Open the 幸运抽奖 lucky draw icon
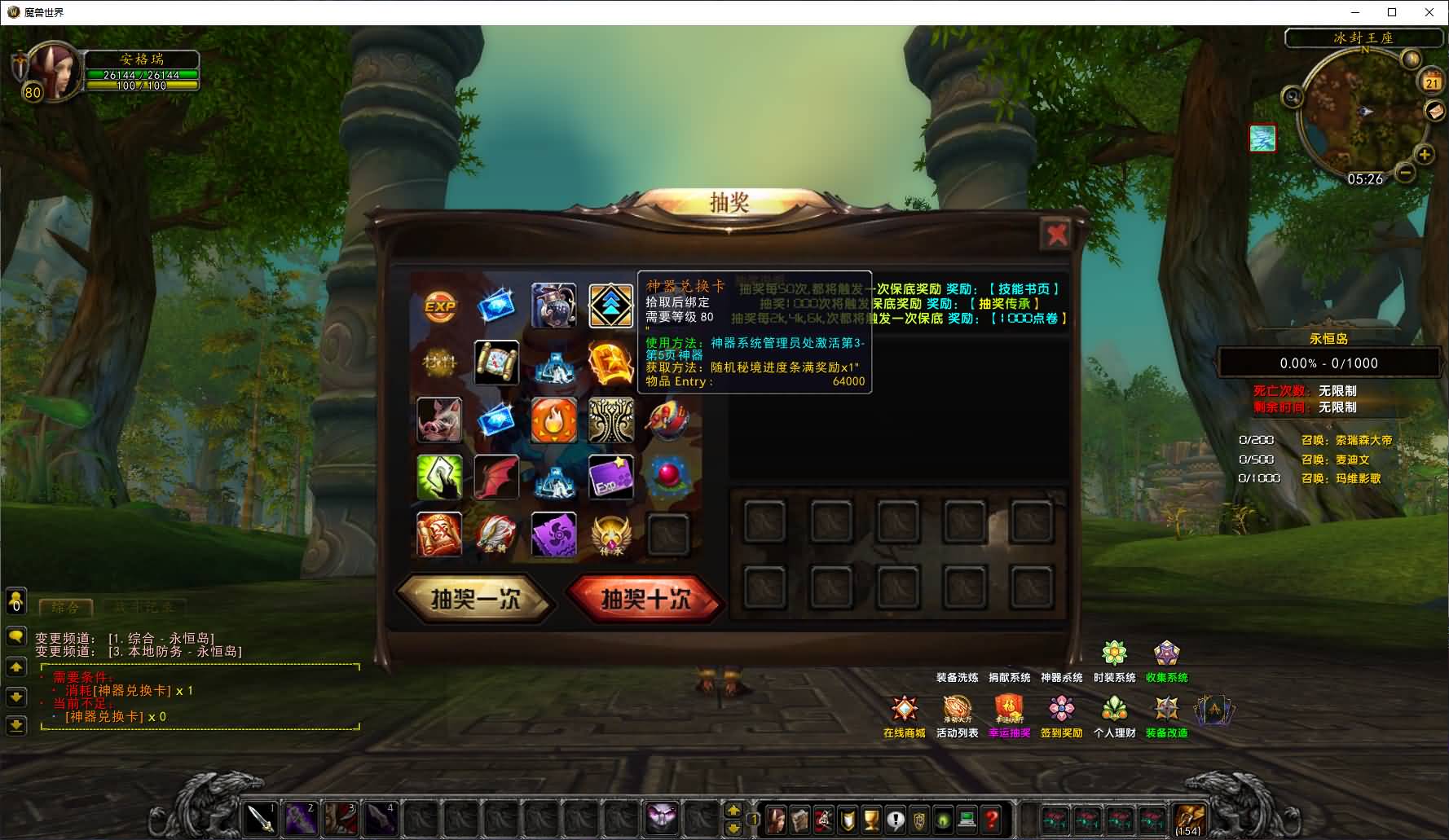This screenshot has width=1449, height=840. pyautogui.click(x=1009, y=710)
